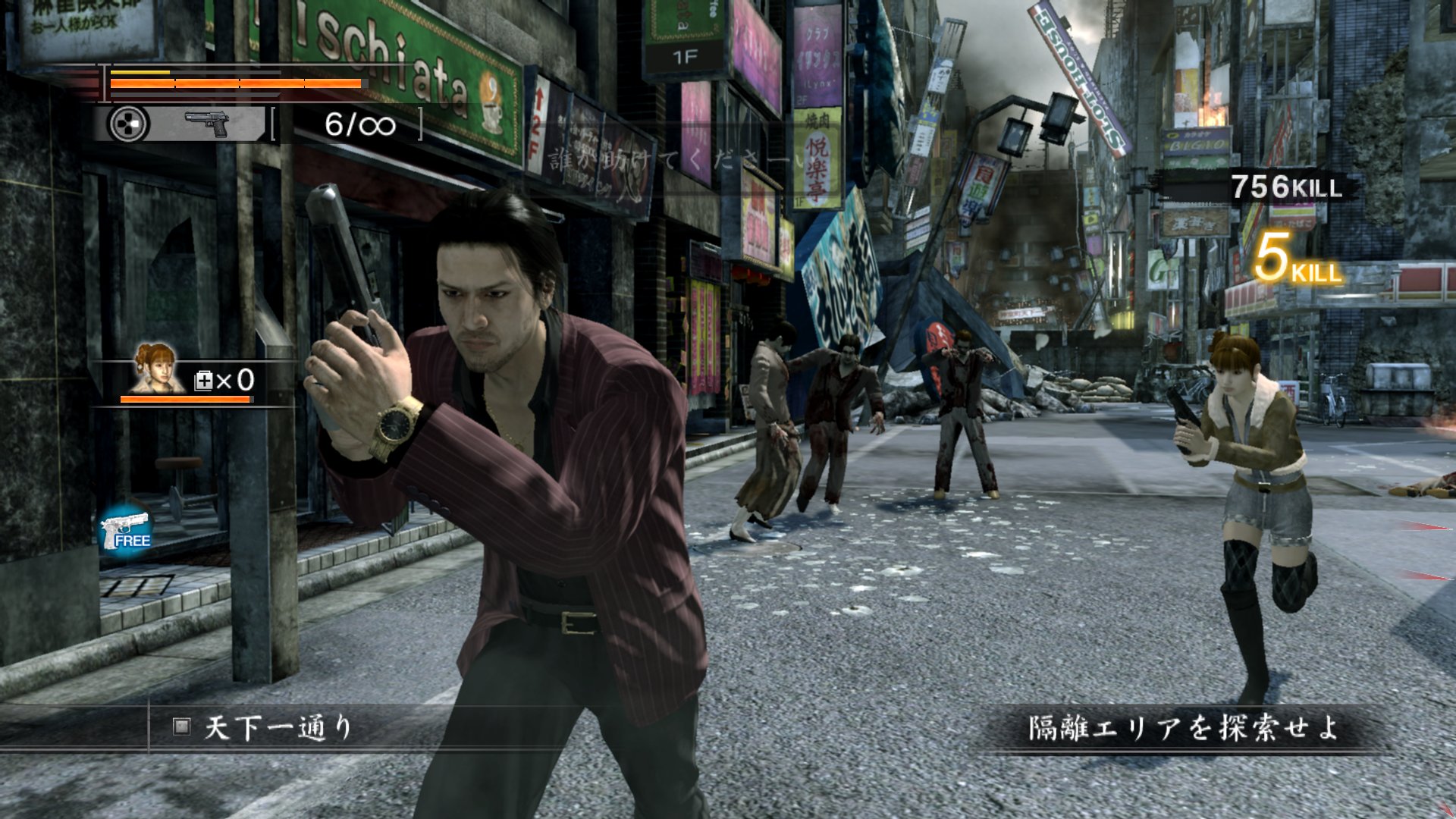Open the quarantine zone objective tracker
The image size is (1456, 819).
click(x=1181, y=728)
